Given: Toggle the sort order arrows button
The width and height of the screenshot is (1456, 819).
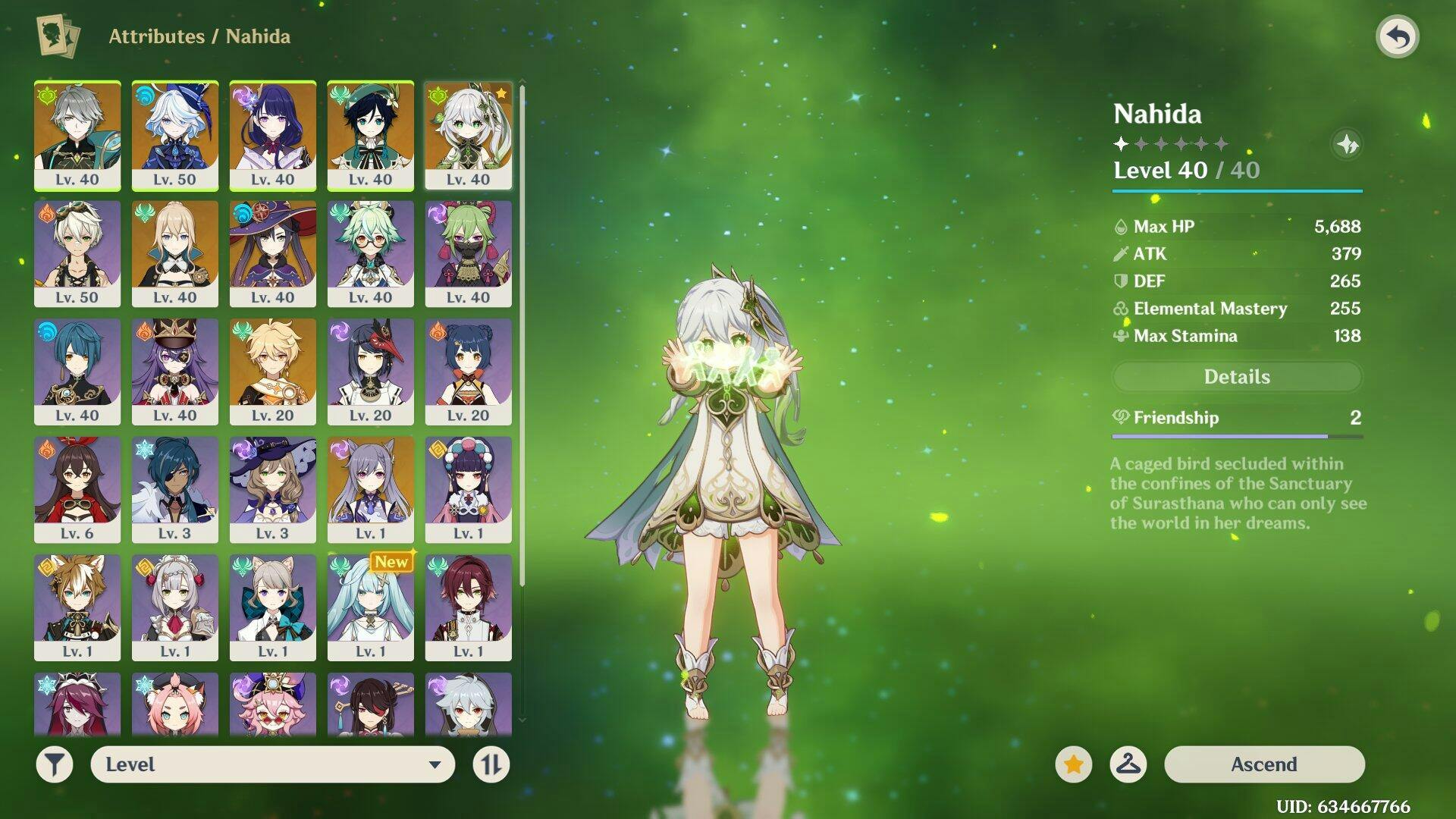Looking at the screenshot, I should point(491,764).
